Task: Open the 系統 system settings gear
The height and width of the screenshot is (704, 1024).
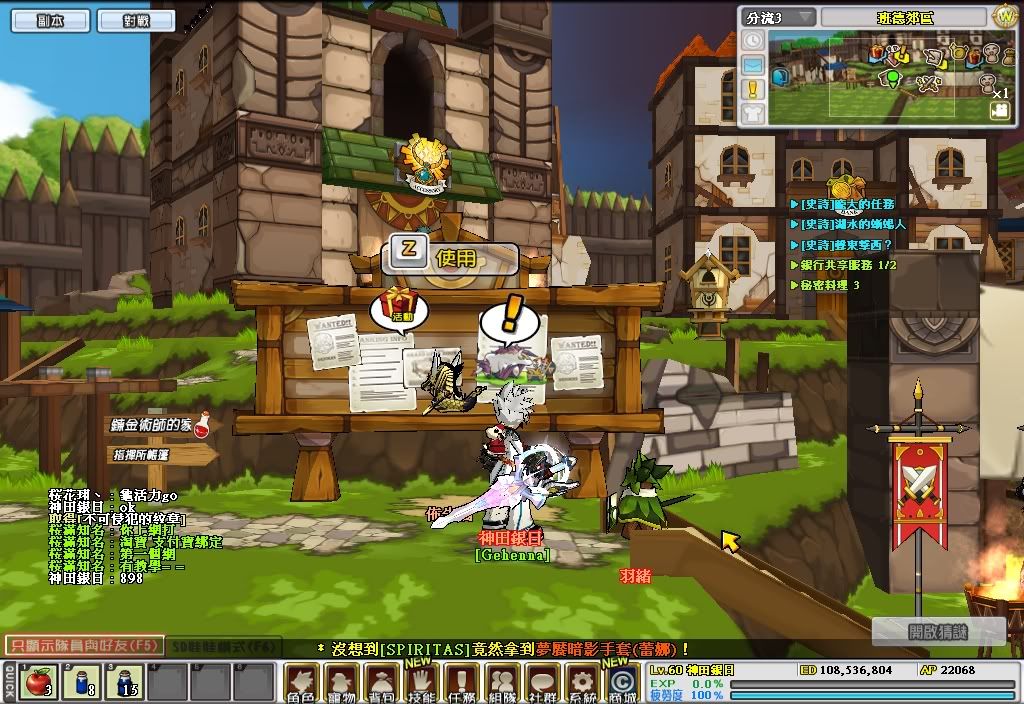Action: [580, 683]
